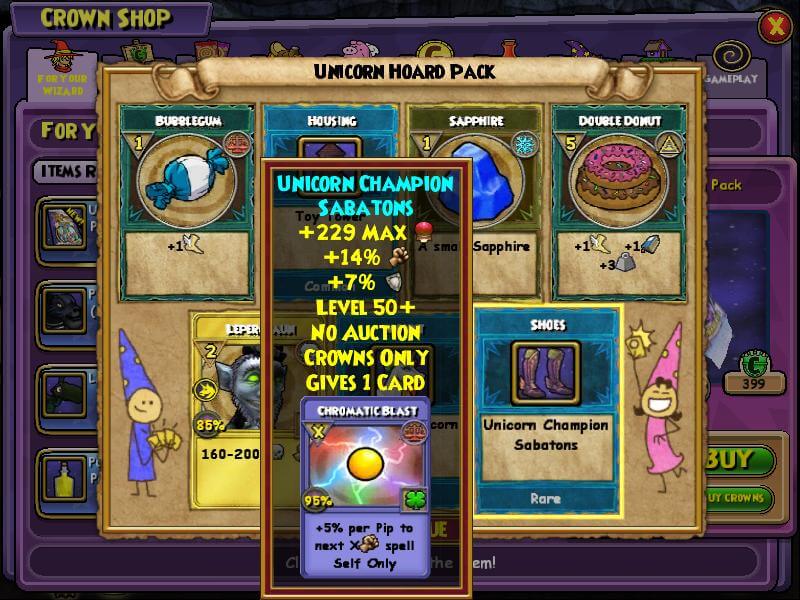Switch to the Gameplay tab

(727, 62)
